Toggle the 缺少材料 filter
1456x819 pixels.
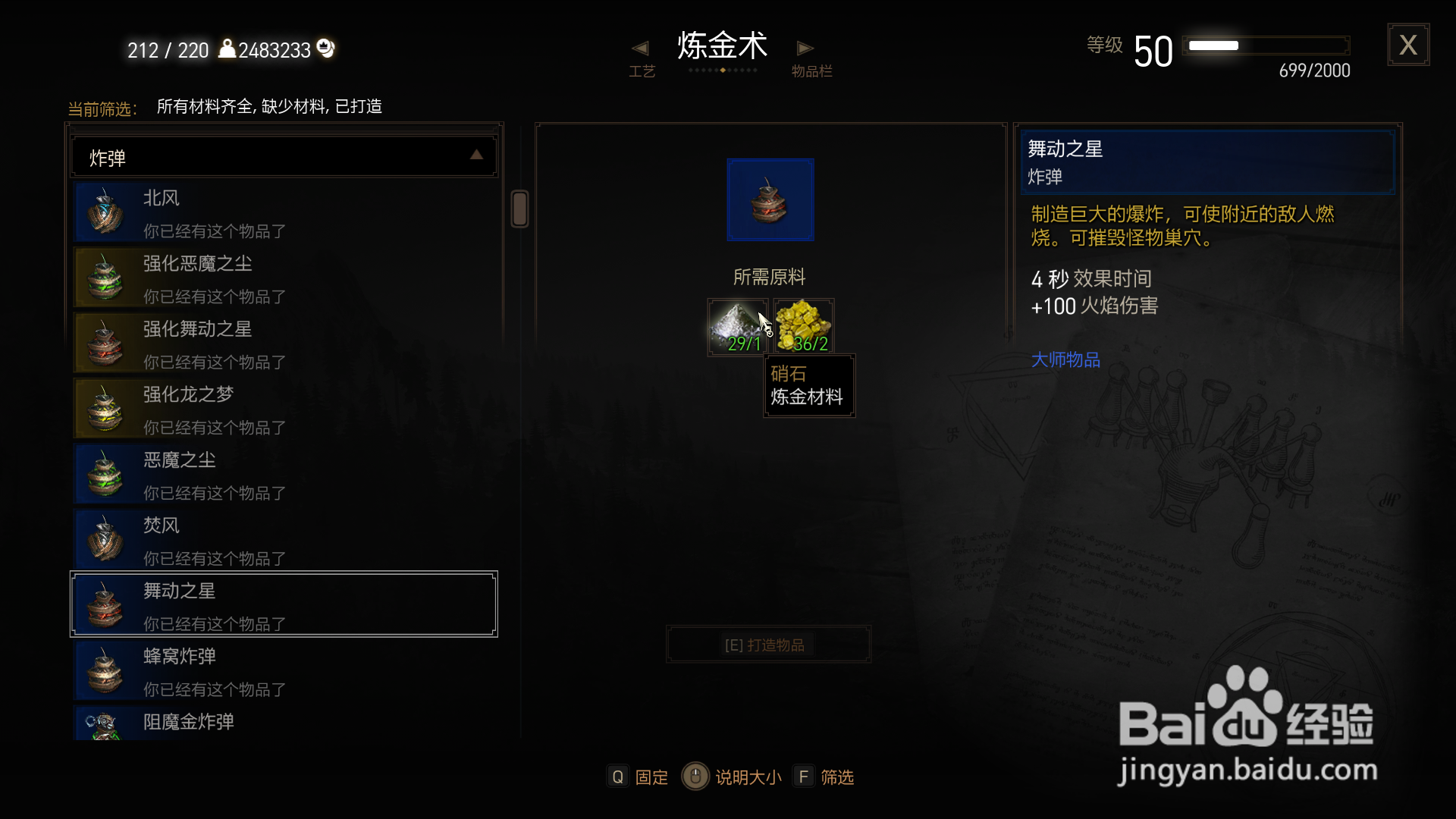pos(294,106)
